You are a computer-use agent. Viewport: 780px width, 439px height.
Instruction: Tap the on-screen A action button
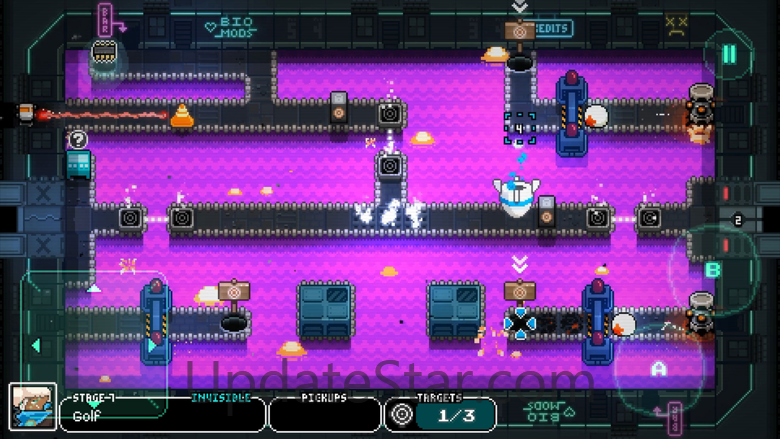(x=658, y=369)
